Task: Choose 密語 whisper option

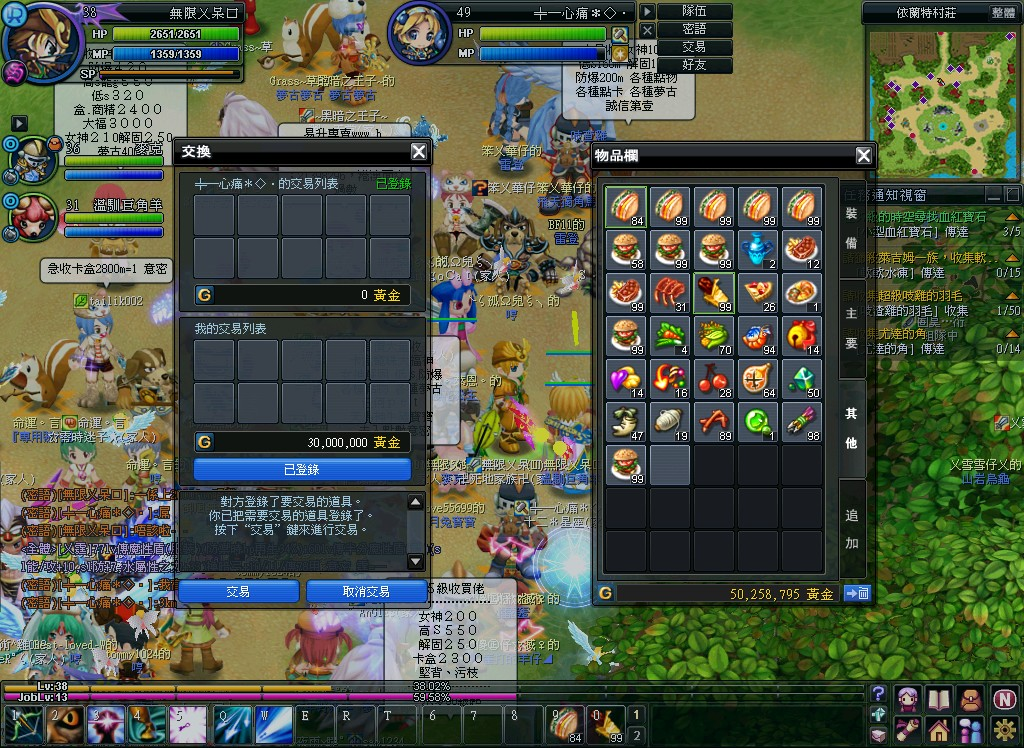Action: (694, 29)
